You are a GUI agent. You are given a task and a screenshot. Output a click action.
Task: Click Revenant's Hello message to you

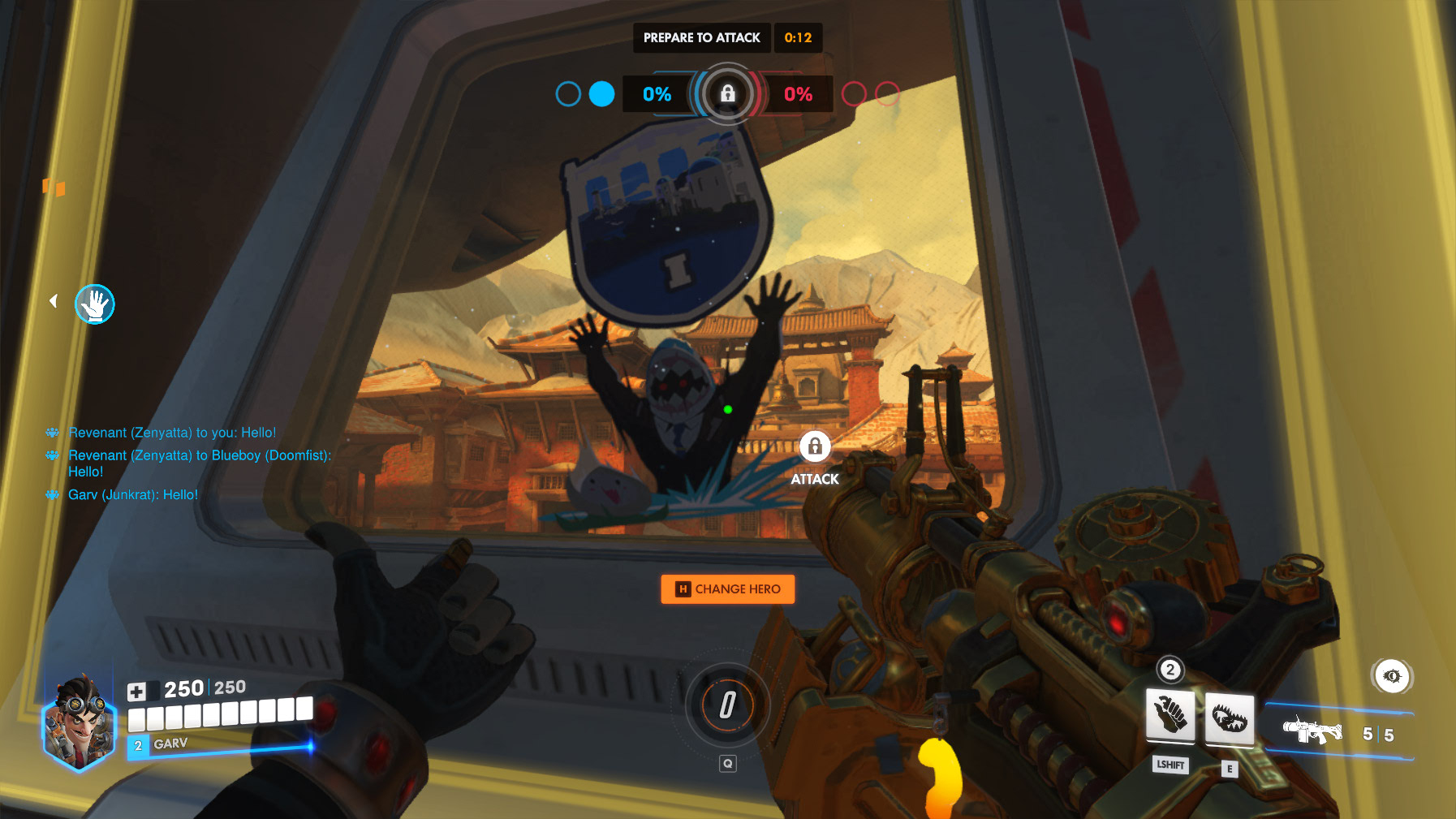click(x=172, y=433)
